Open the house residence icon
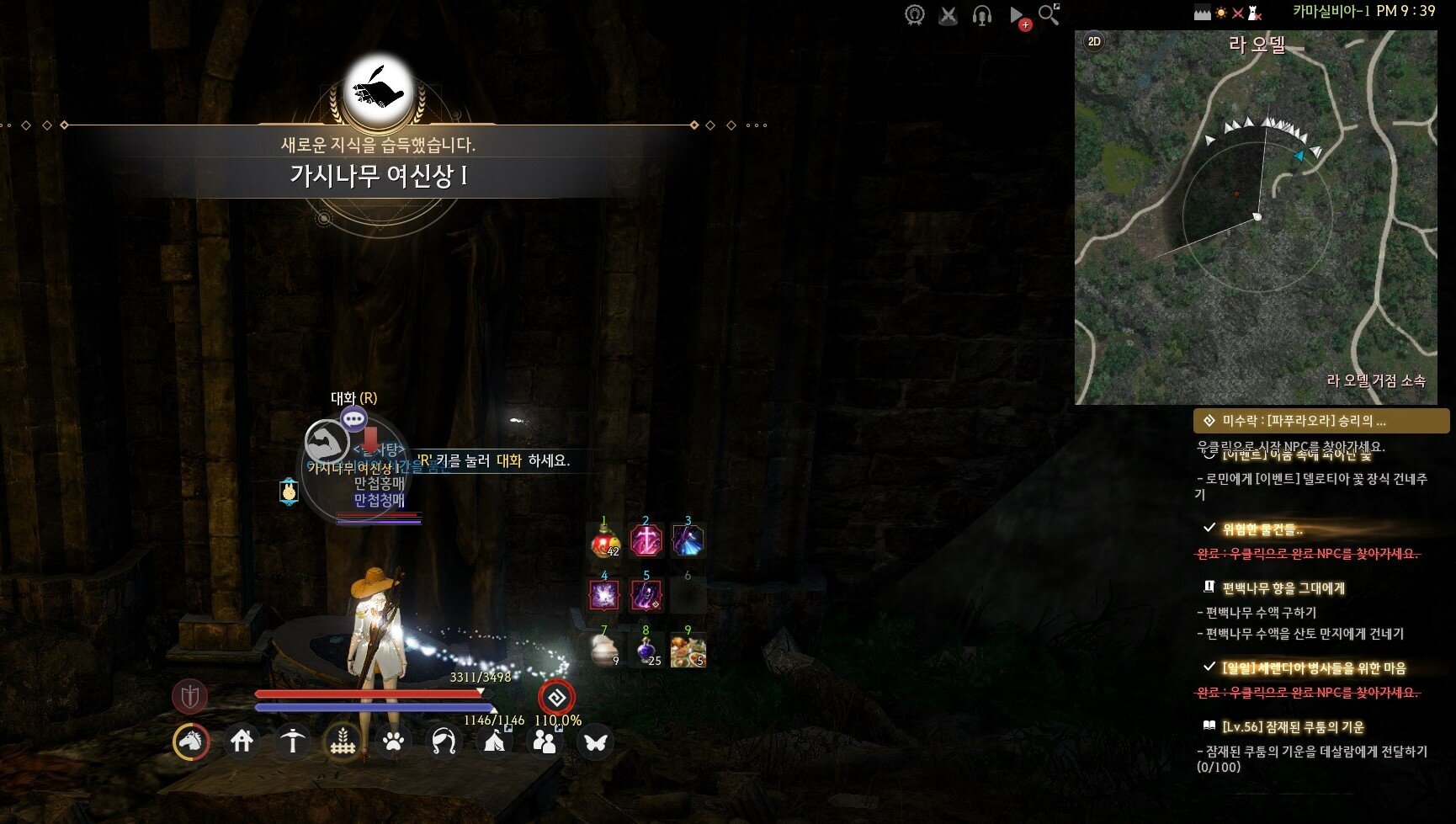Screen dimensions: 1456x824 click(x=242, y=742)
